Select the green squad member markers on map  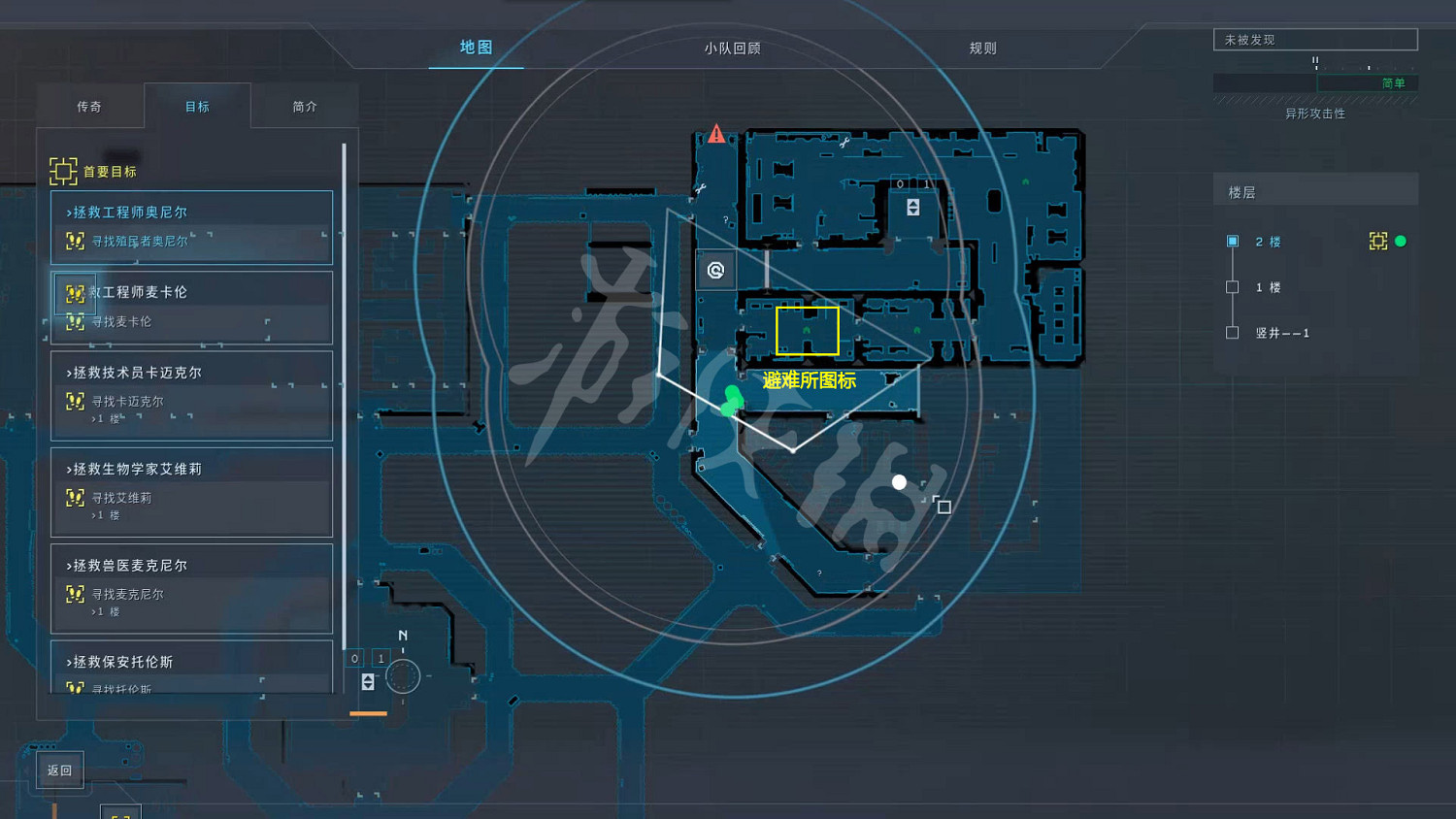pos(730,400)
